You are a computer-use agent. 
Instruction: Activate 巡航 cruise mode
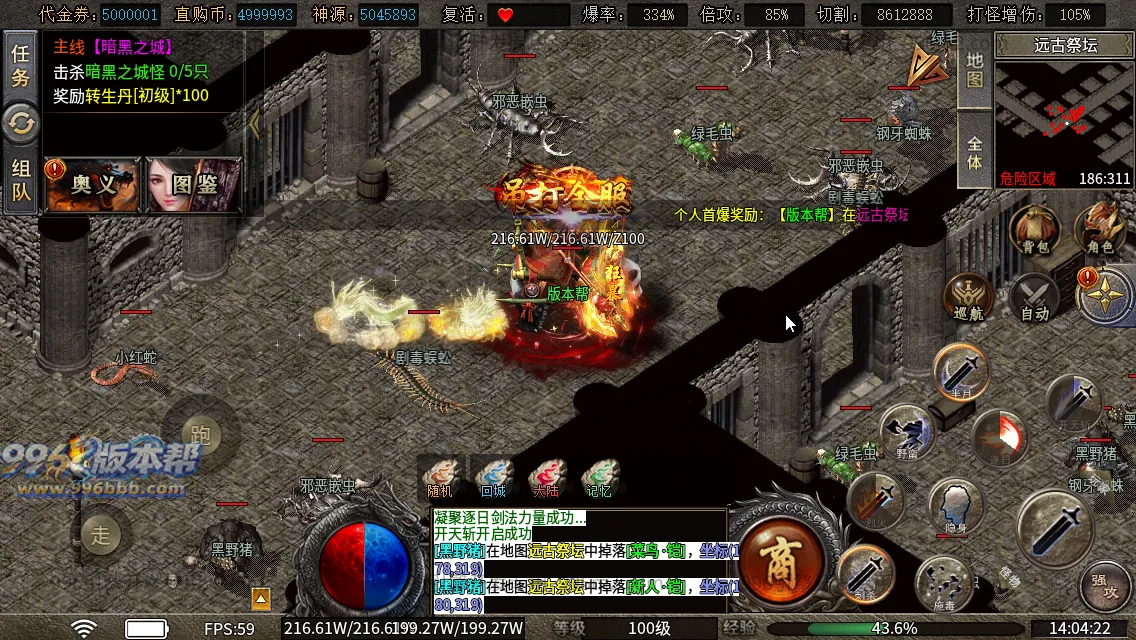coord(968,298)
